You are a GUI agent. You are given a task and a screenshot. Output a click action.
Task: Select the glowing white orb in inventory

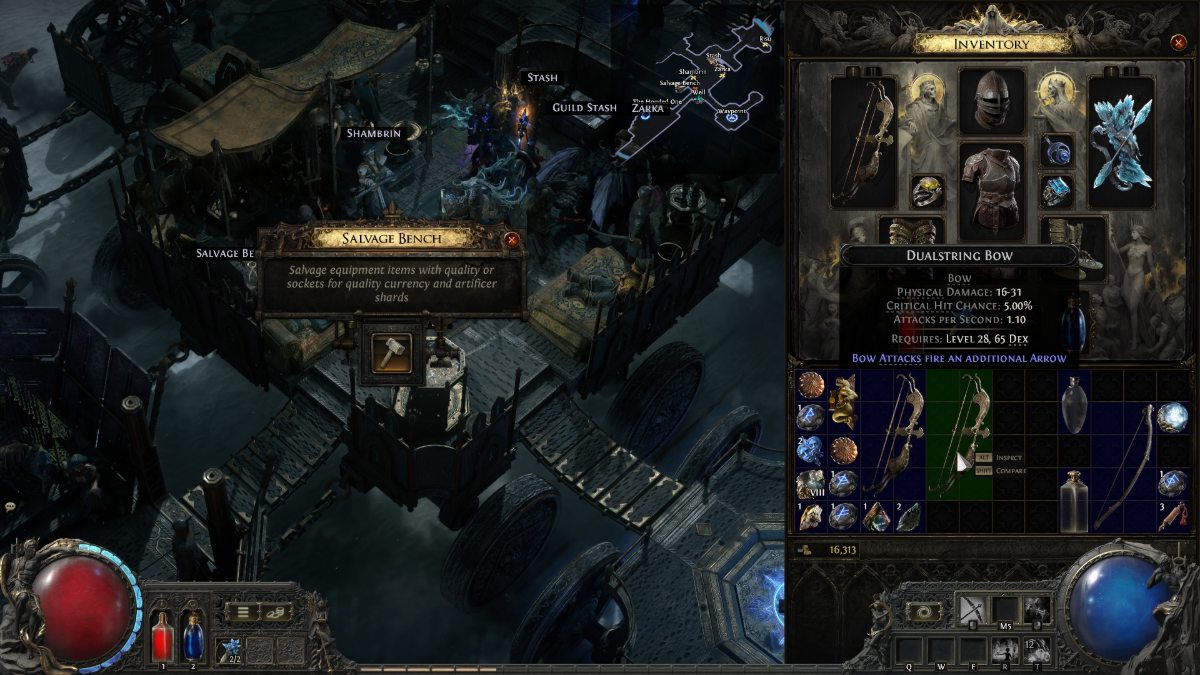[1173, 417]
